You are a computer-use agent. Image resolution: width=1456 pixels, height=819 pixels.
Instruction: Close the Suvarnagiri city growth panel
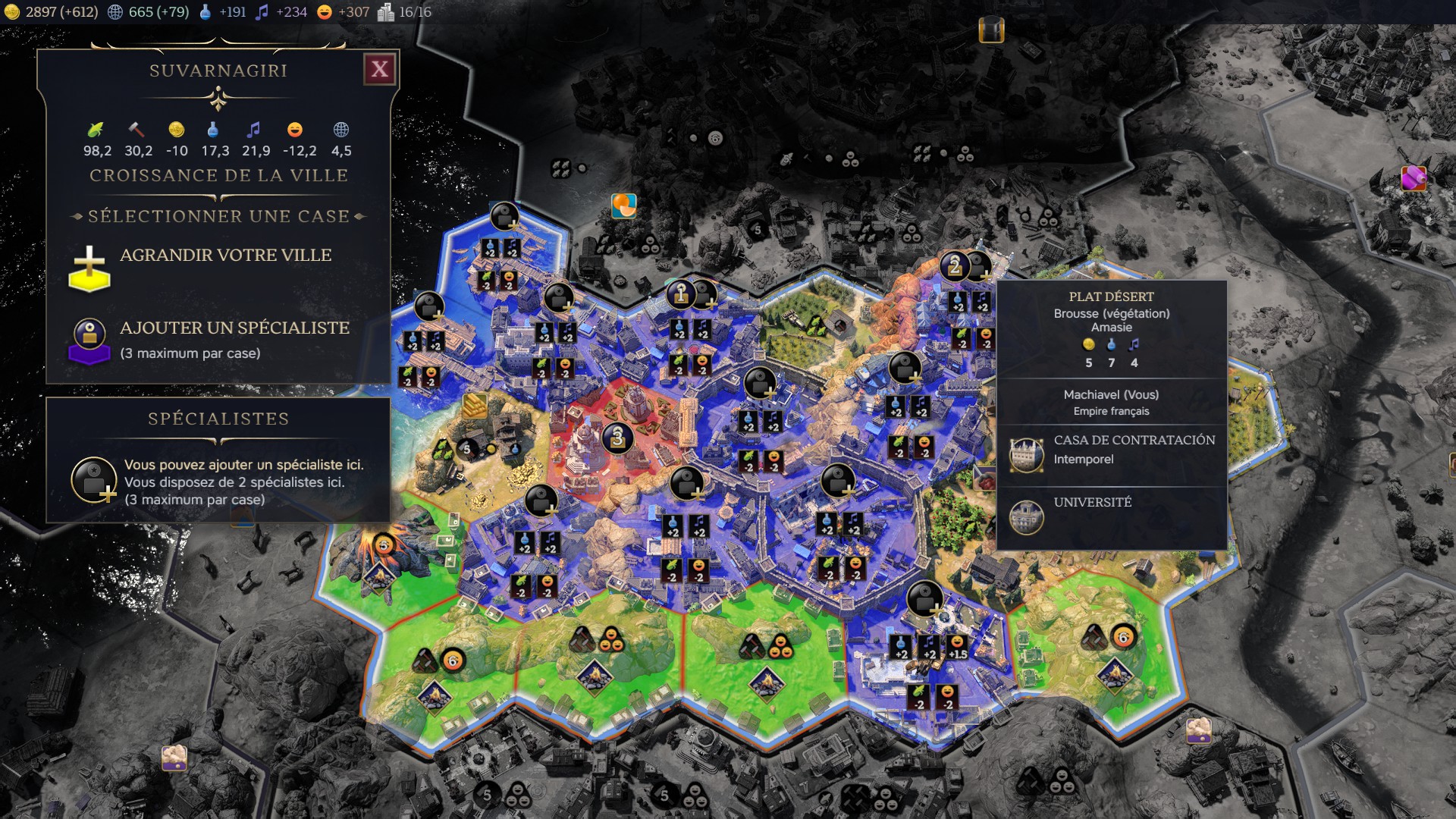point(379,70)
